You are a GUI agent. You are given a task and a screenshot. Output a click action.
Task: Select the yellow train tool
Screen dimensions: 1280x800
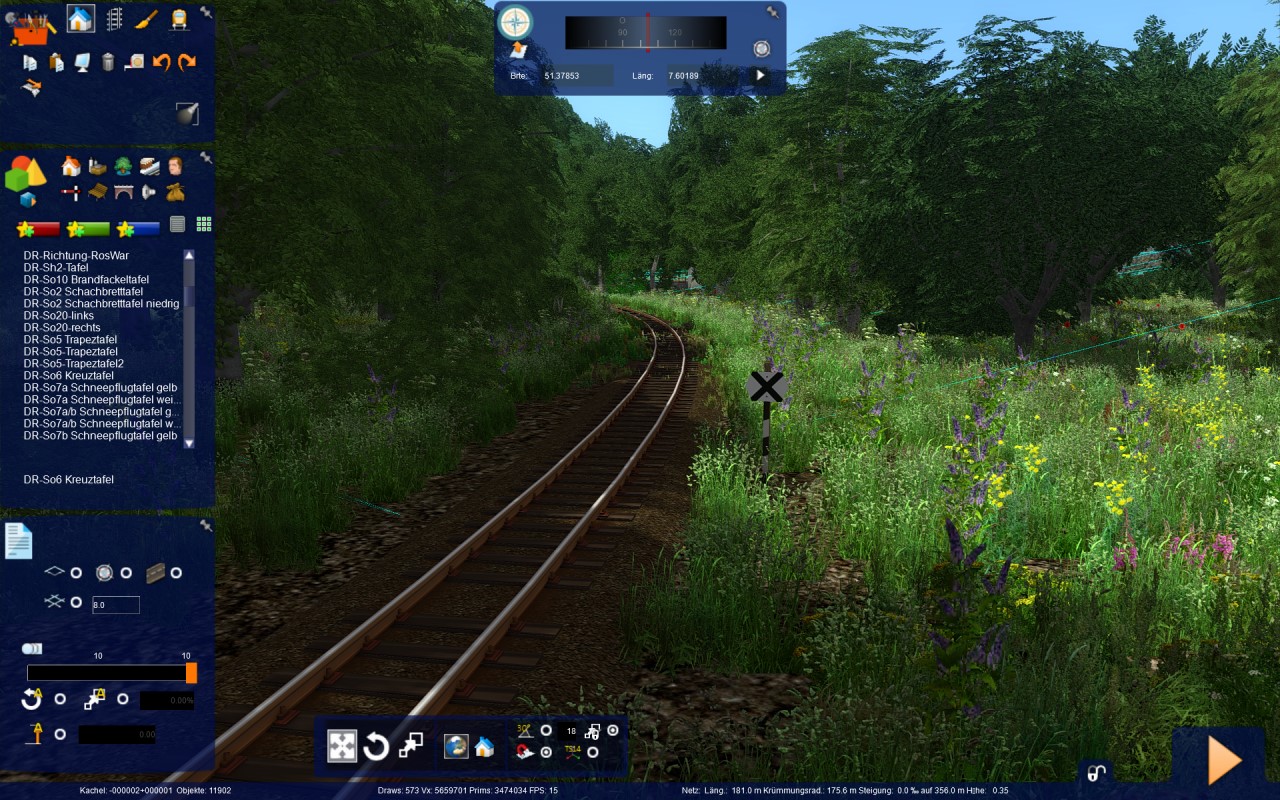click(179, 19)
